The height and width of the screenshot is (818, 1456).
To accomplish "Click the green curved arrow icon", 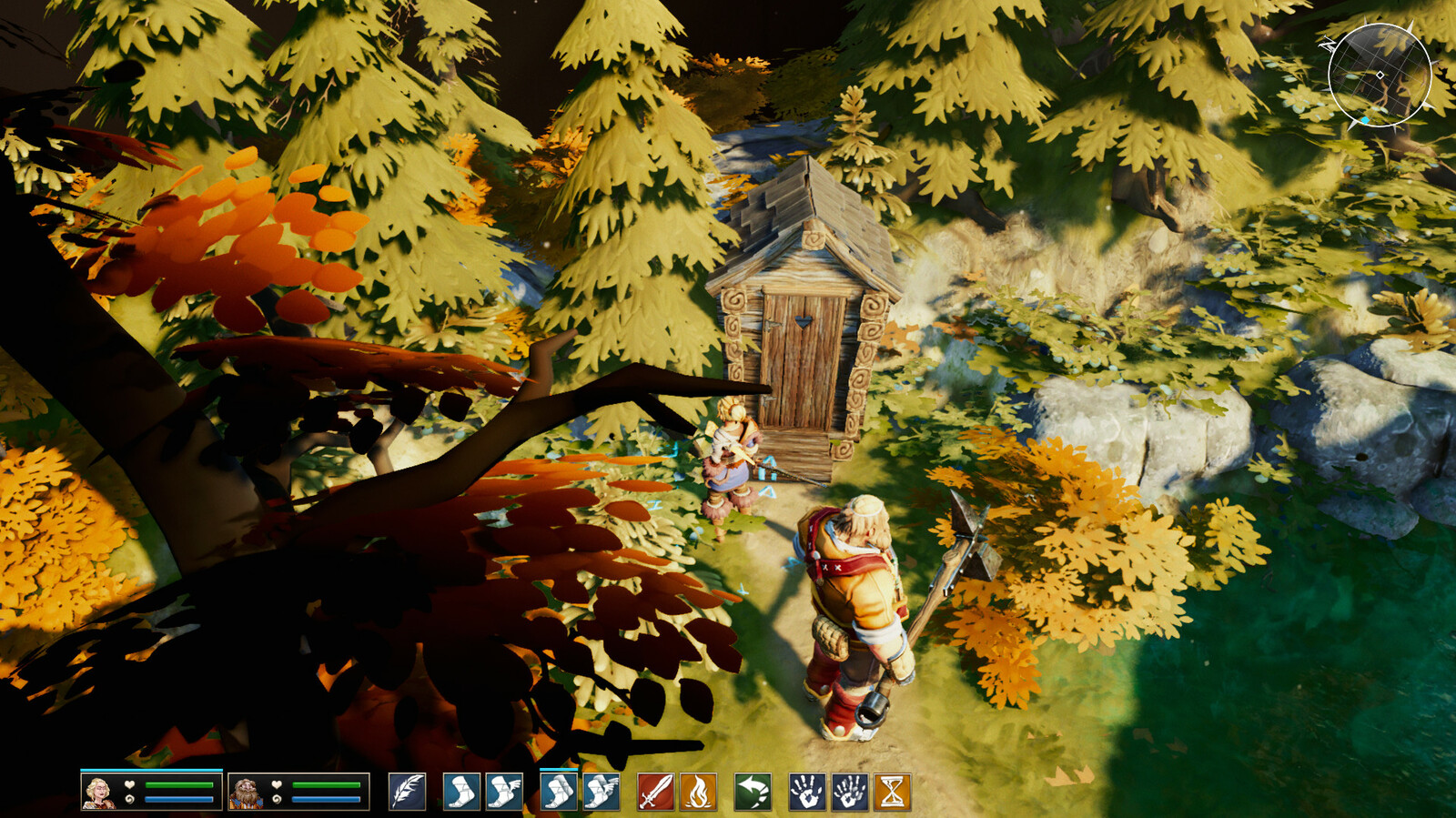I will pyautogui.click(x=753, y=792).
